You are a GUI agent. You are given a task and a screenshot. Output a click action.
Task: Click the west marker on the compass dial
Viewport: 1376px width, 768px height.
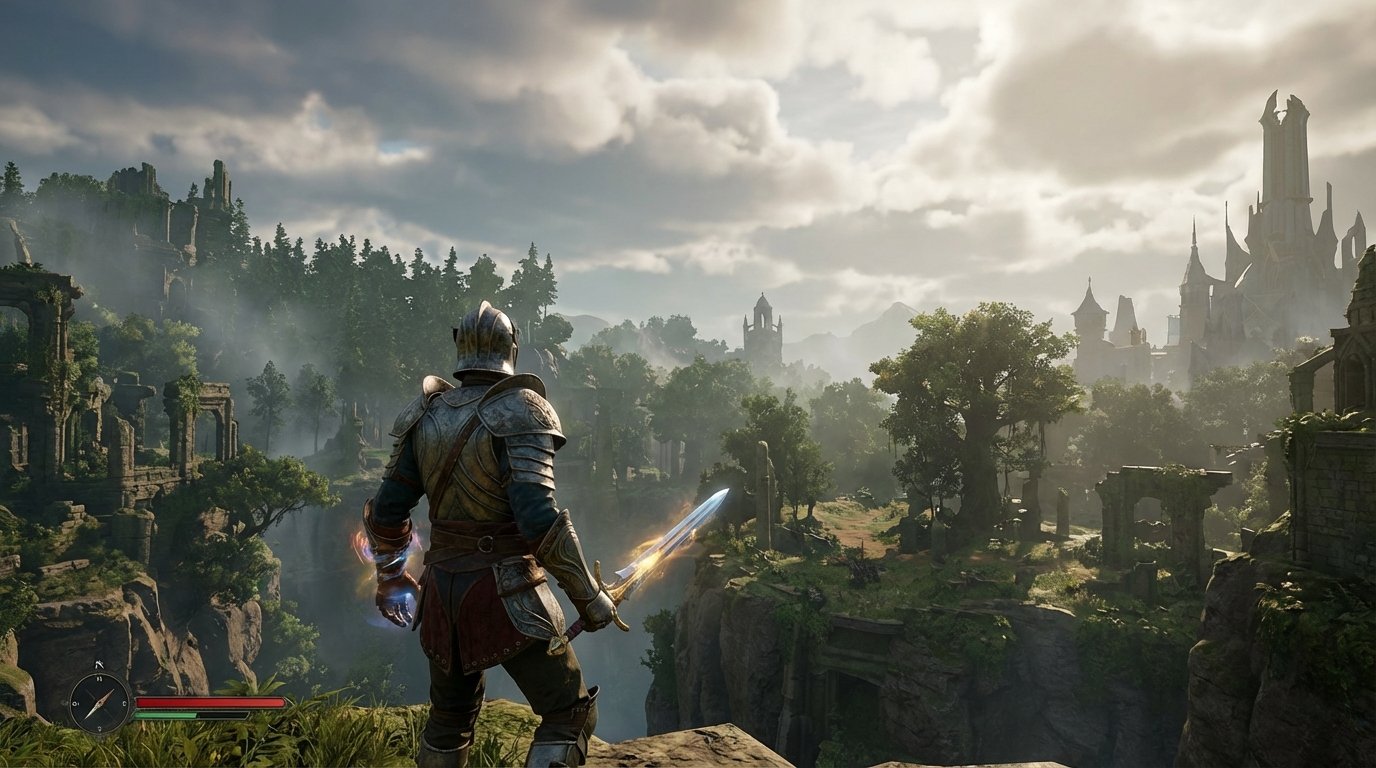point(76,703)
